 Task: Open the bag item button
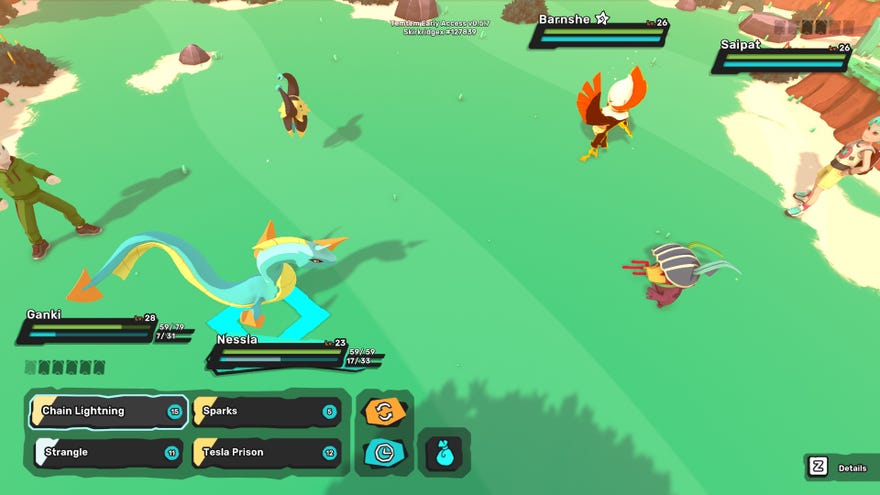click(444, 453)
